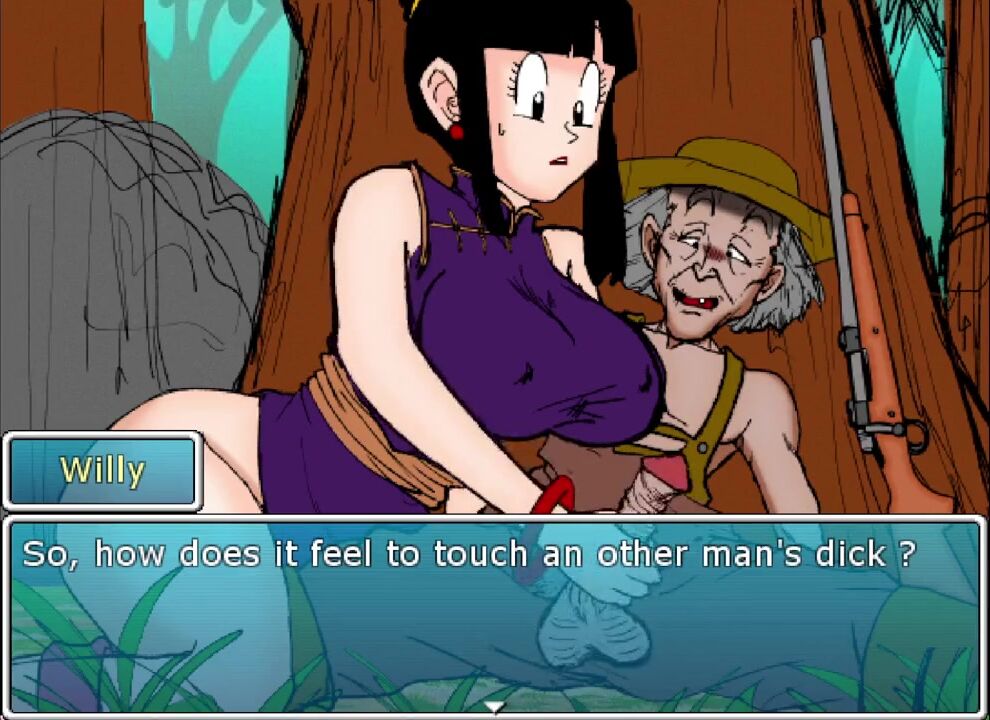This screenshot has height=720, width=990.
Task: Click the dialogue continue arrow
Action: [494, 707]
